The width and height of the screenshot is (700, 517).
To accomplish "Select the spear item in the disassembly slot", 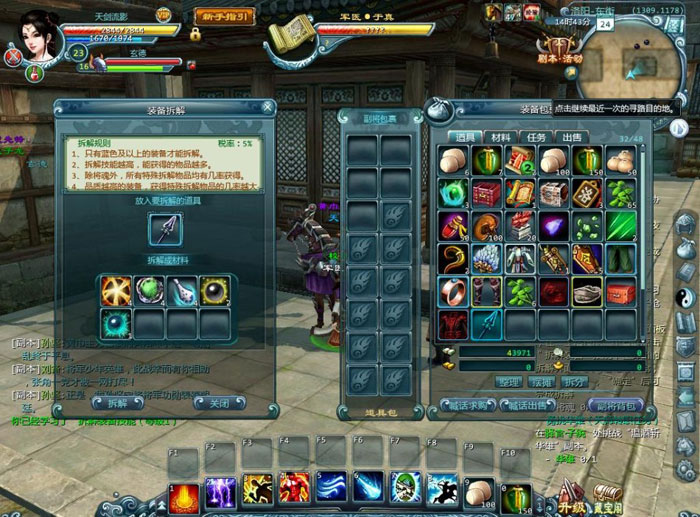I will click(x=165, y=229).
